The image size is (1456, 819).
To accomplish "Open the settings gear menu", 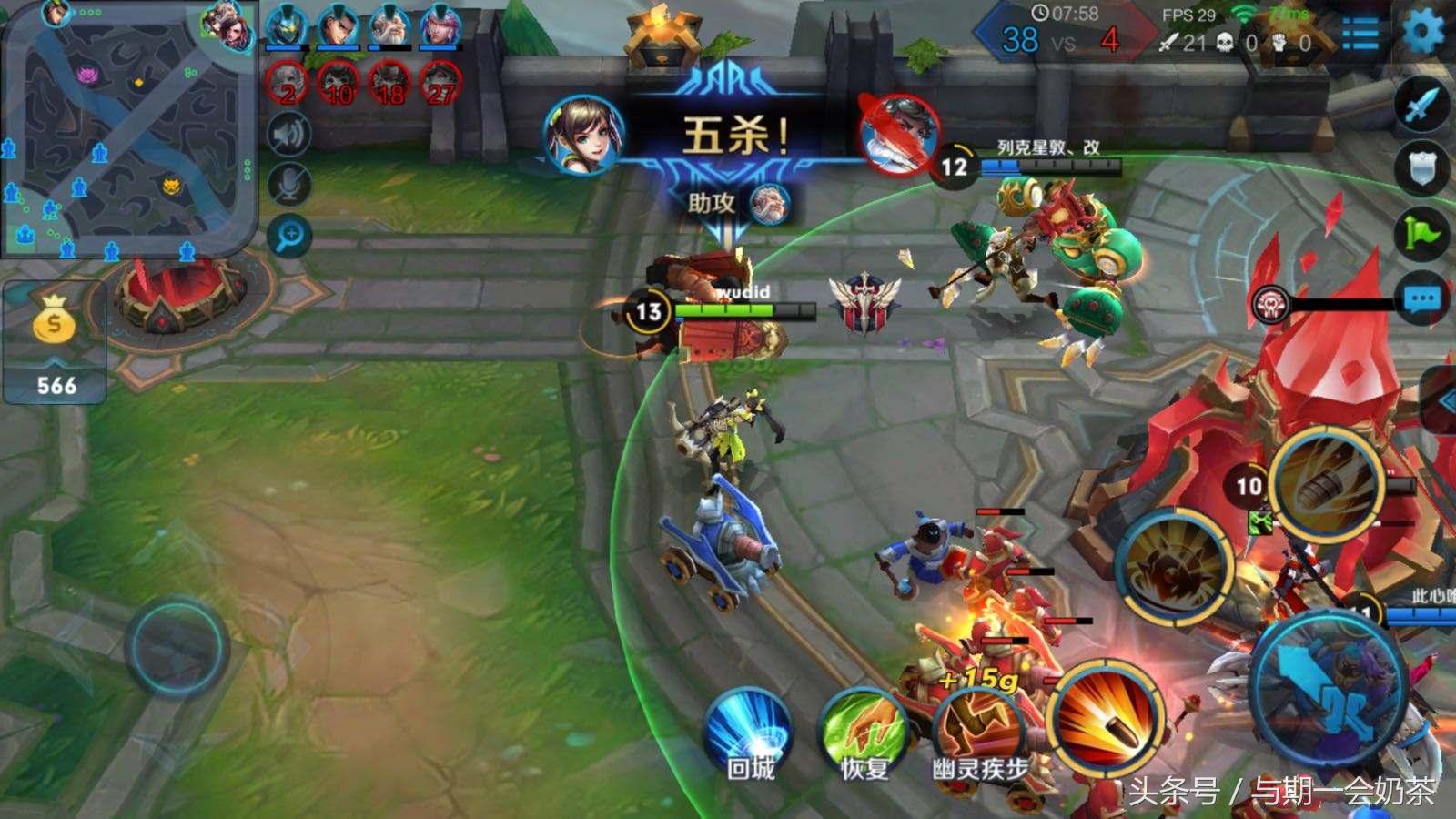I will (x=1422, y=33).
